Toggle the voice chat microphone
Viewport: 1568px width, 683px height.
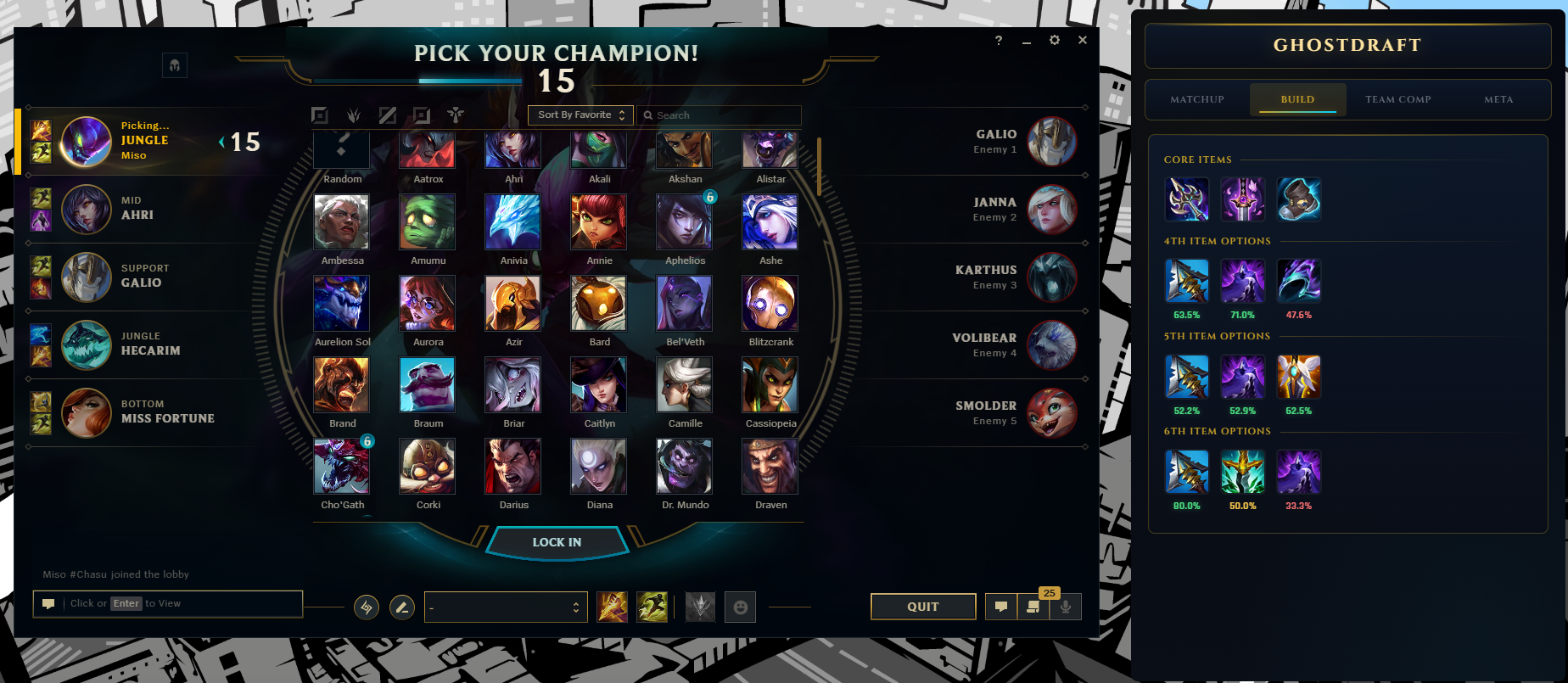tap(1066, 607)
